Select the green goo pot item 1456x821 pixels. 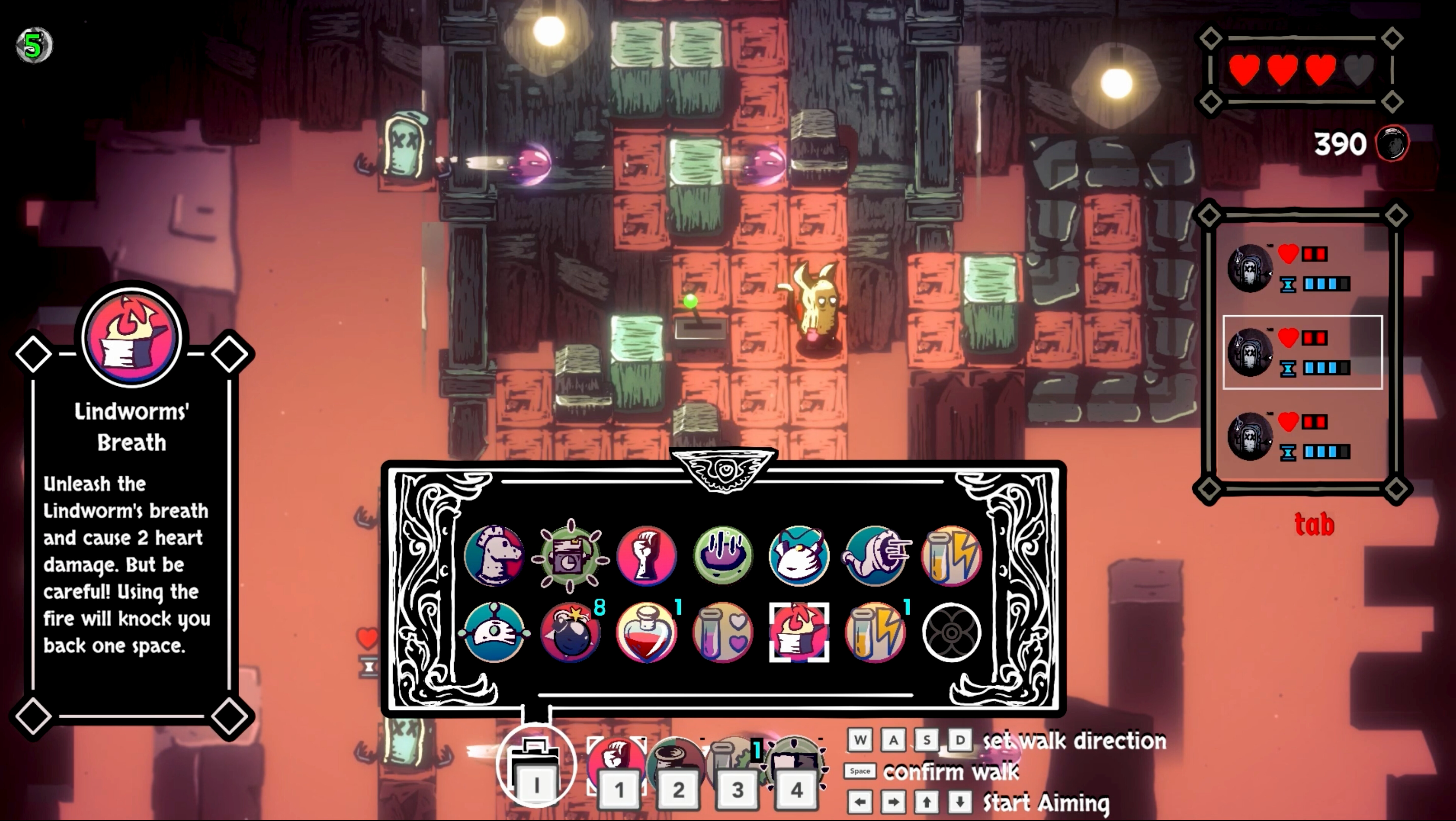[724, 556]
